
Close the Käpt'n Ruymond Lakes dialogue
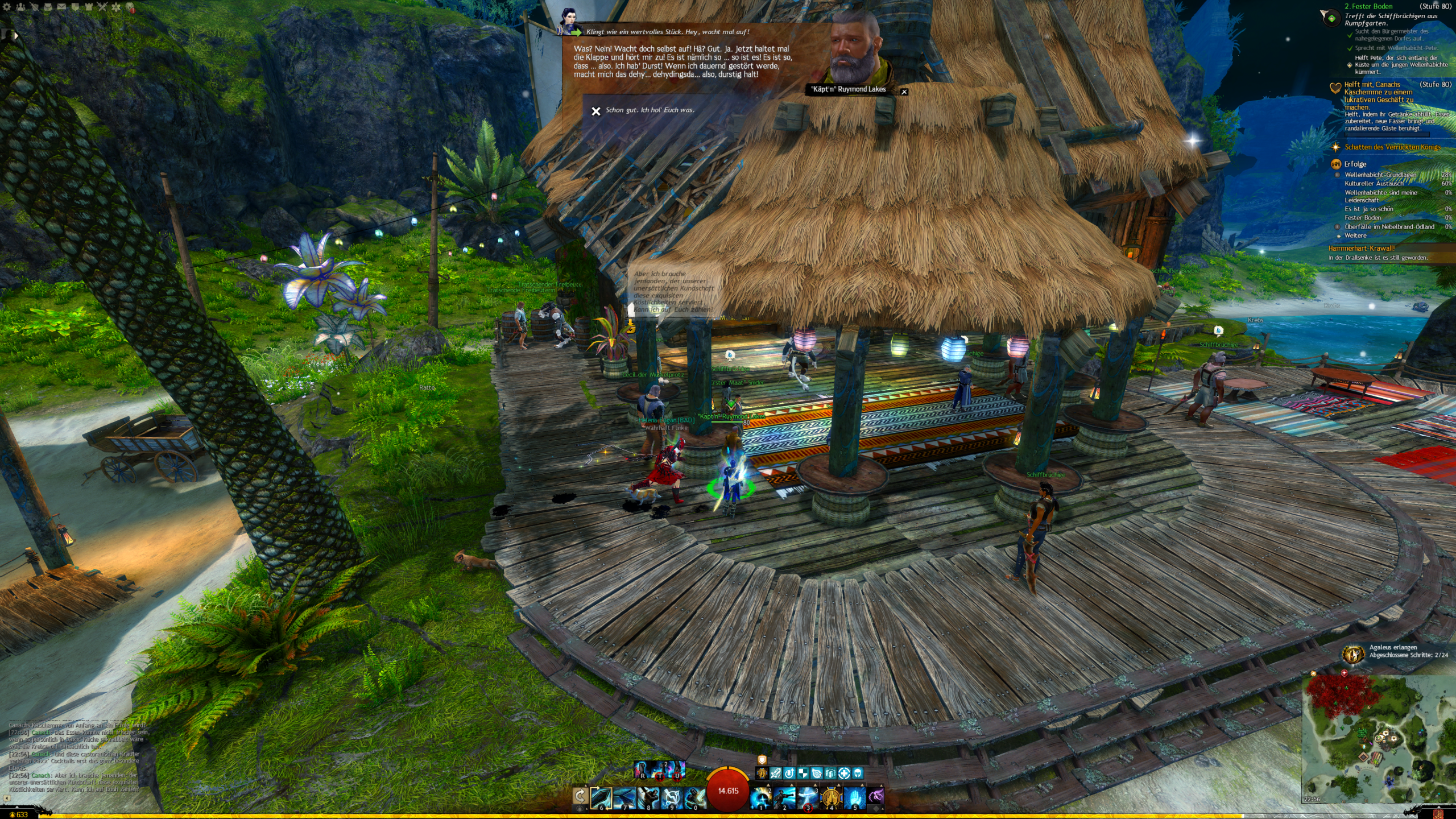[904, 92]
